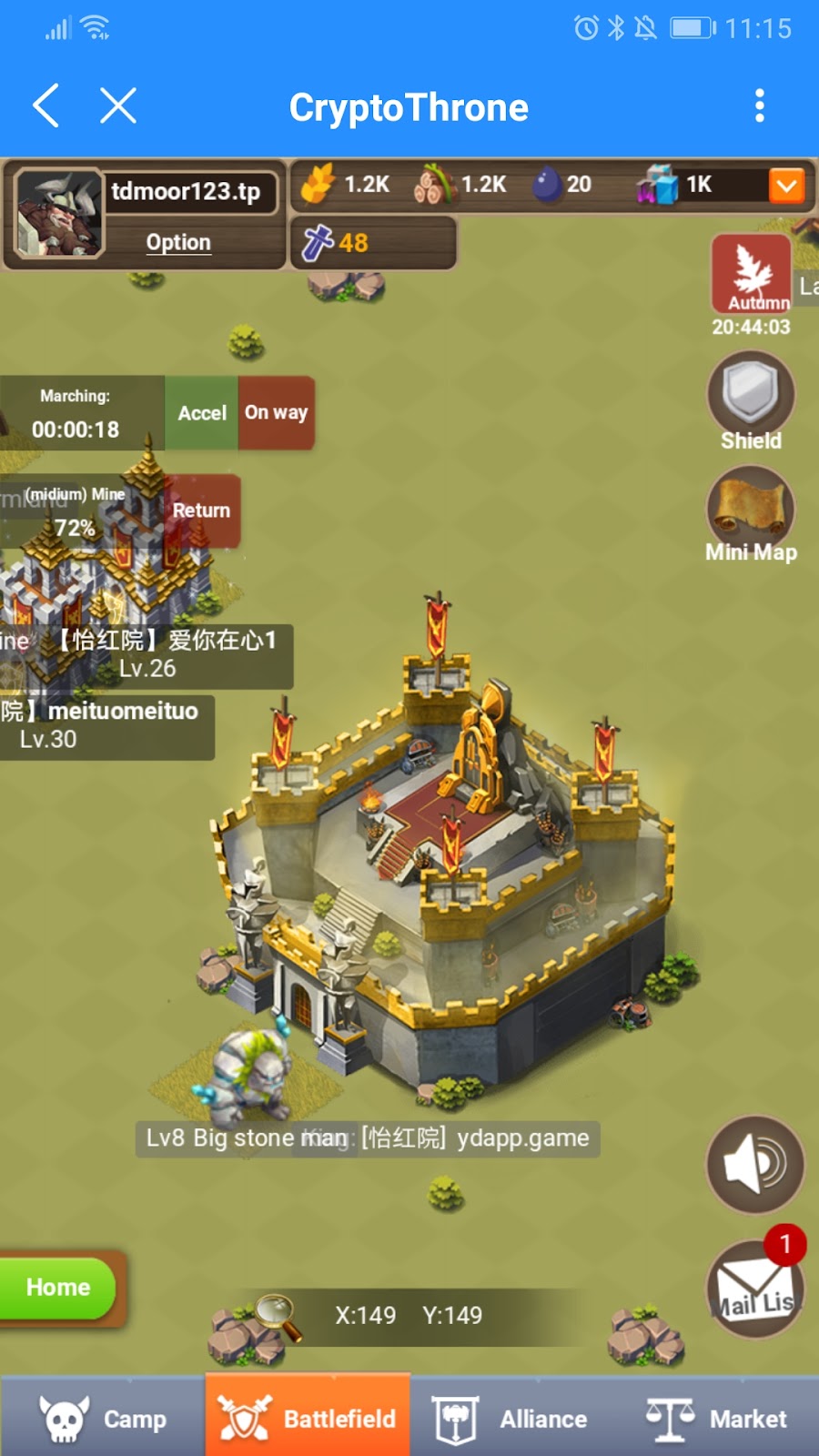Screen dimensions: 819x1456
Task: Open the Option link under player name
Action: tap(178, 243)
